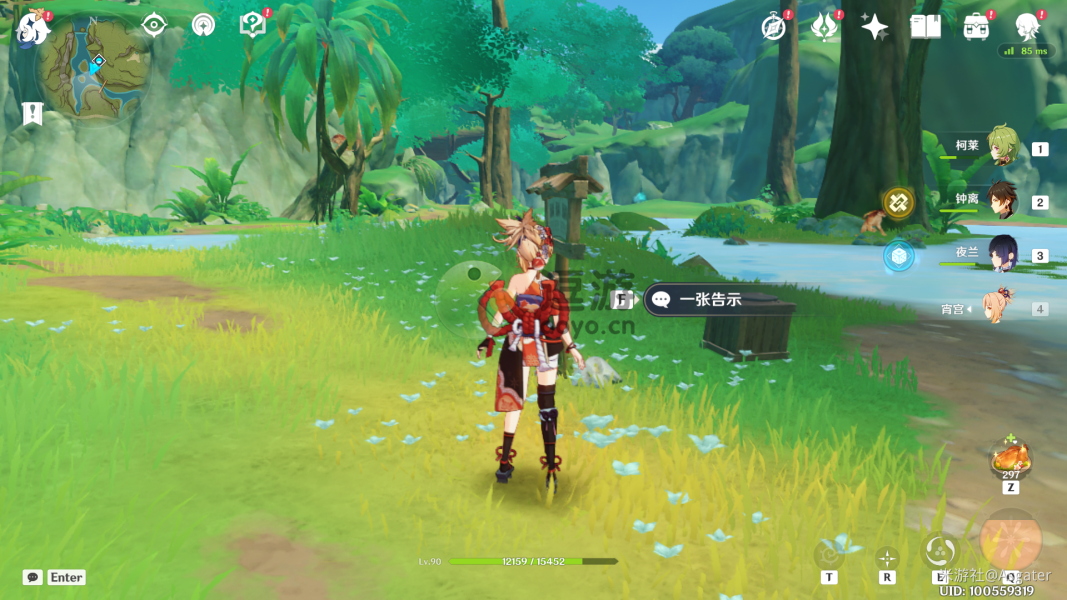Open the character profile head icon

pos(1027,26)
